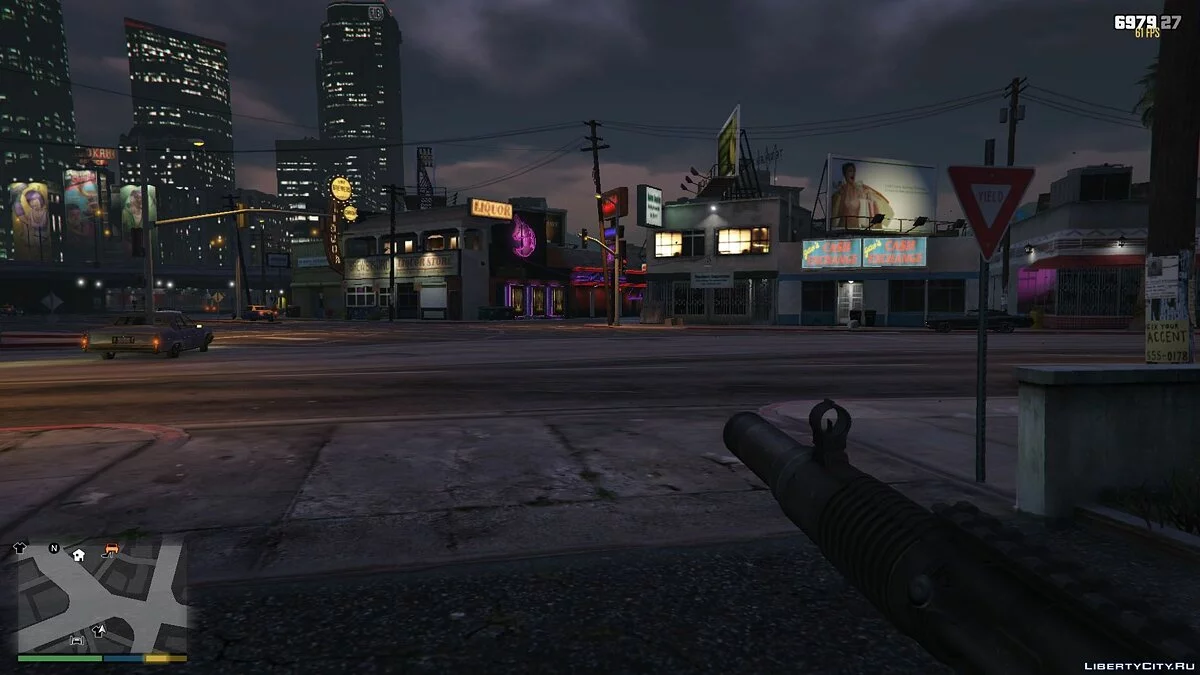Click the orange car blip on minimap

tap(111, 550)
